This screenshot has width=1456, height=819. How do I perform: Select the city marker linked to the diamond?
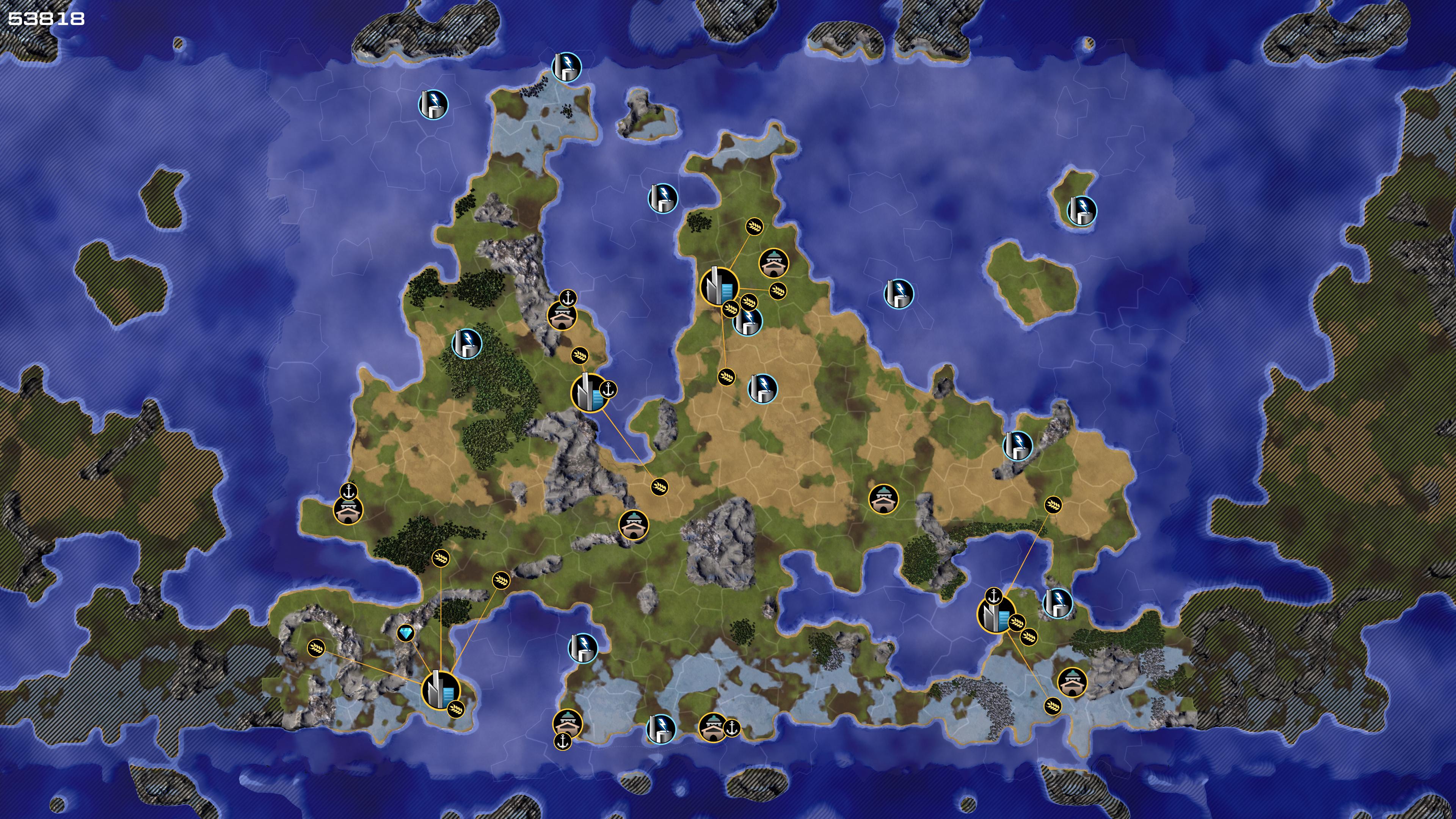(440, 690)
